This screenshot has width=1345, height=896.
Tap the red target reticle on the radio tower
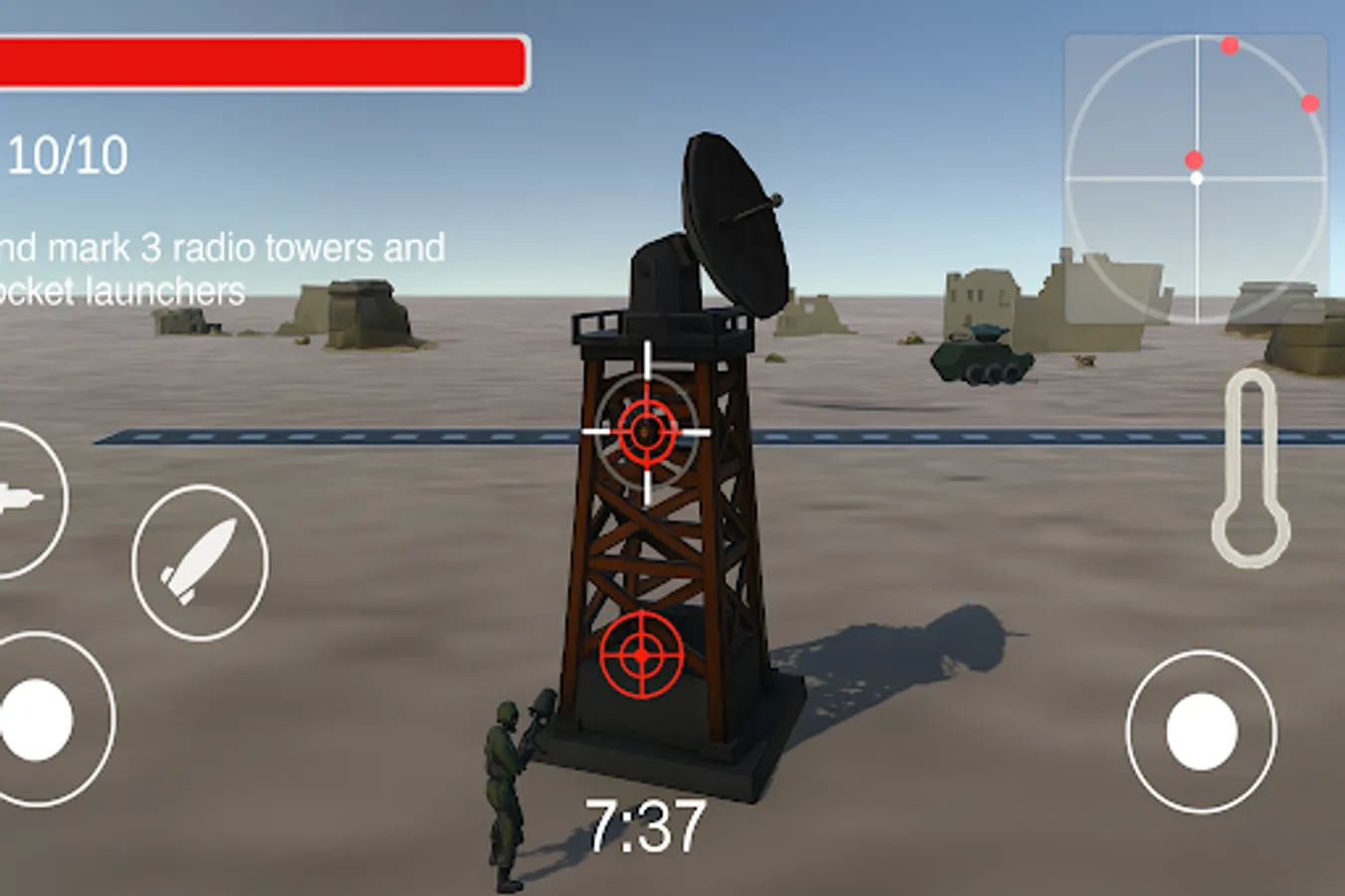click(x=647, y=433)
